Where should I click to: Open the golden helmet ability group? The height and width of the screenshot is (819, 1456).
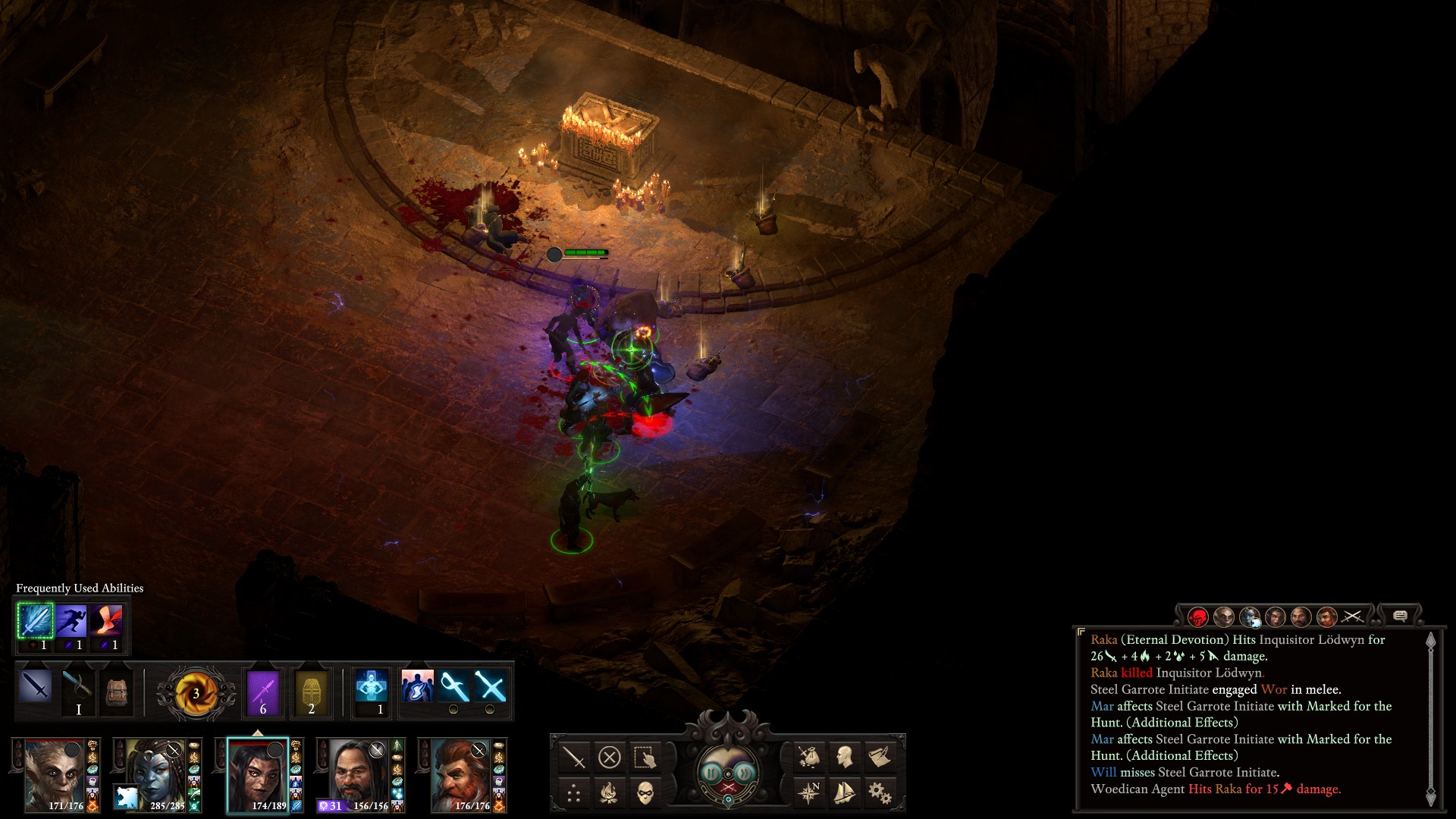[x=311, y=692]
